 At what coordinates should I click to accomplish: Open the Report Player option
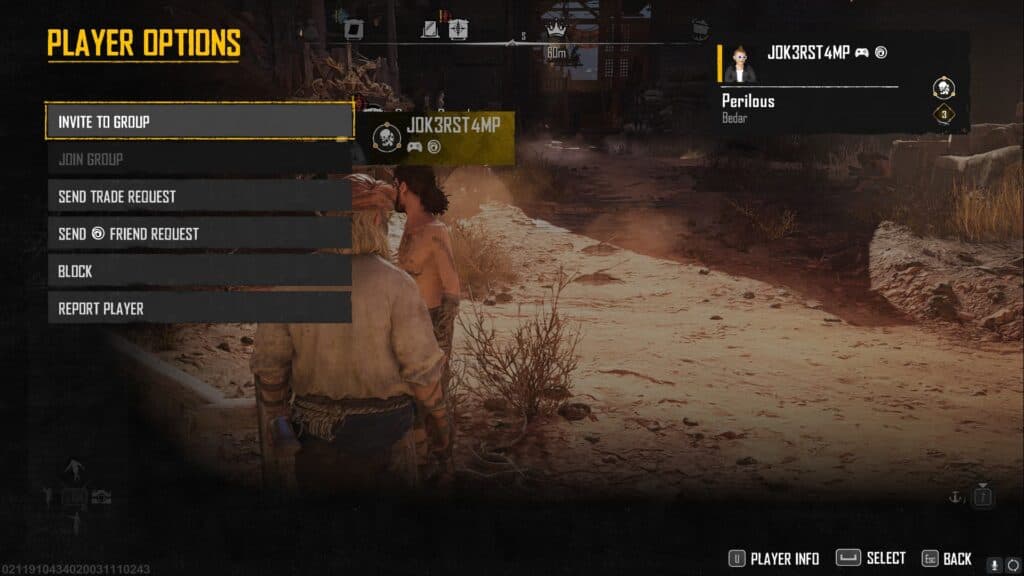[x=199, y=308]
